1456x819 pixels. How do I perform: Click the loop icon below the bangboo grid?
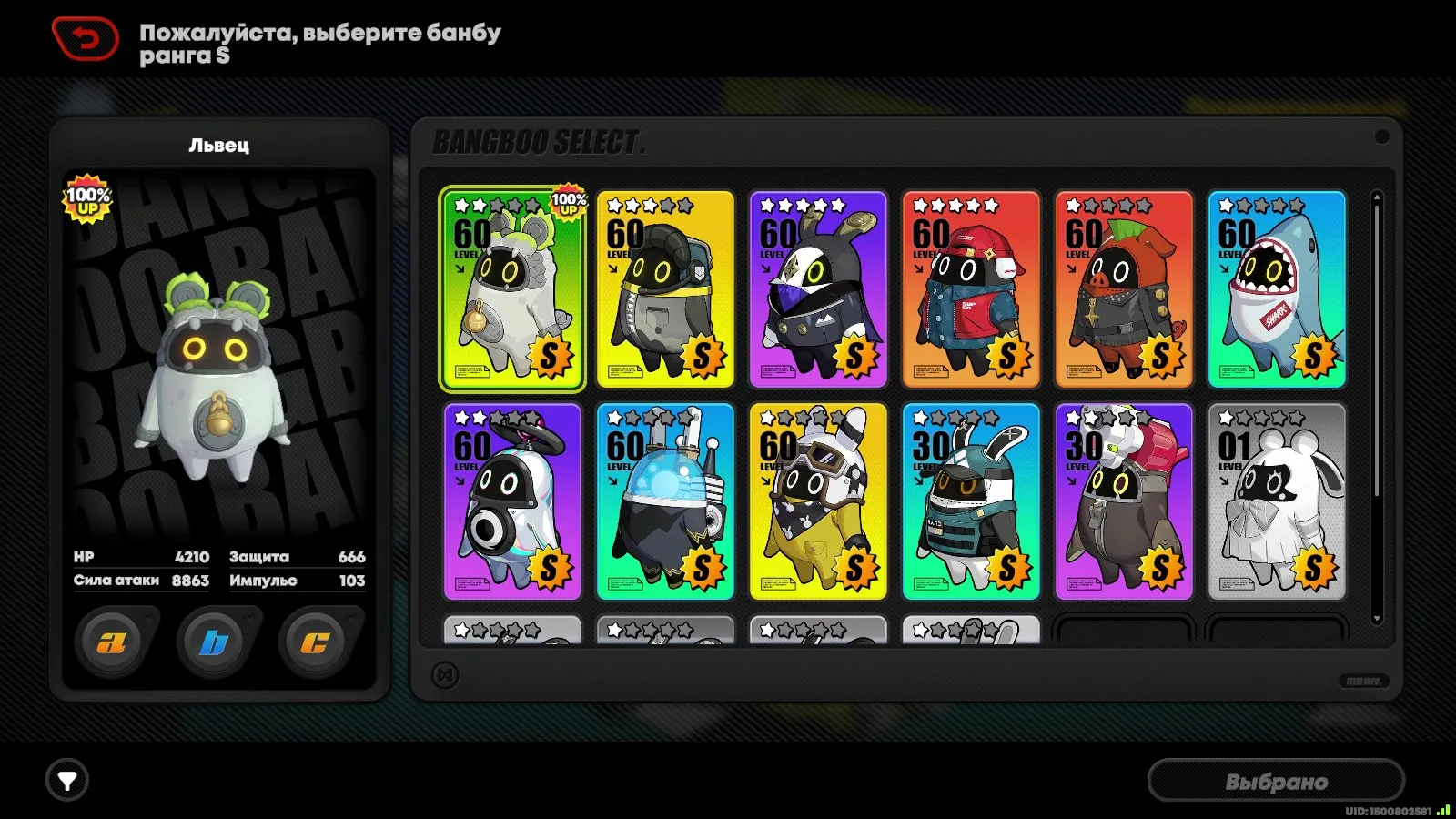[x=443, y=674]
